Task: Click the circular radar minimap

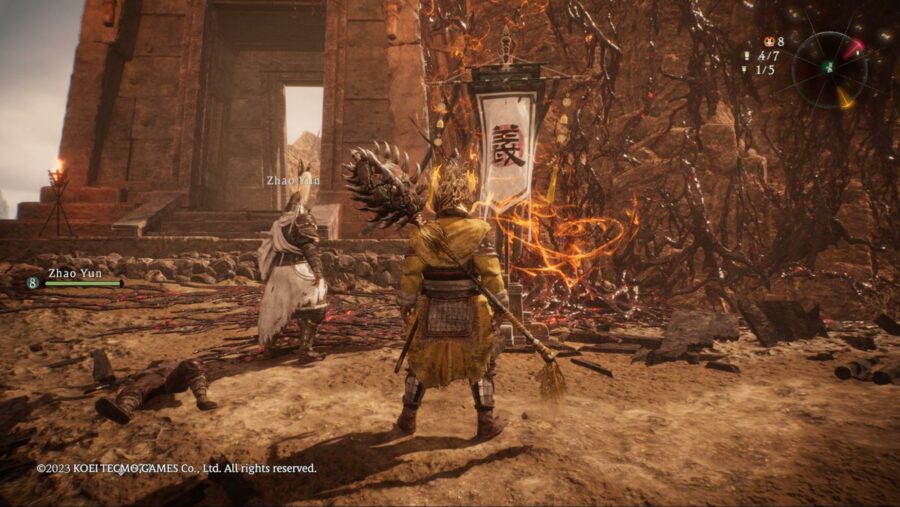Action: tap(829, 68)
